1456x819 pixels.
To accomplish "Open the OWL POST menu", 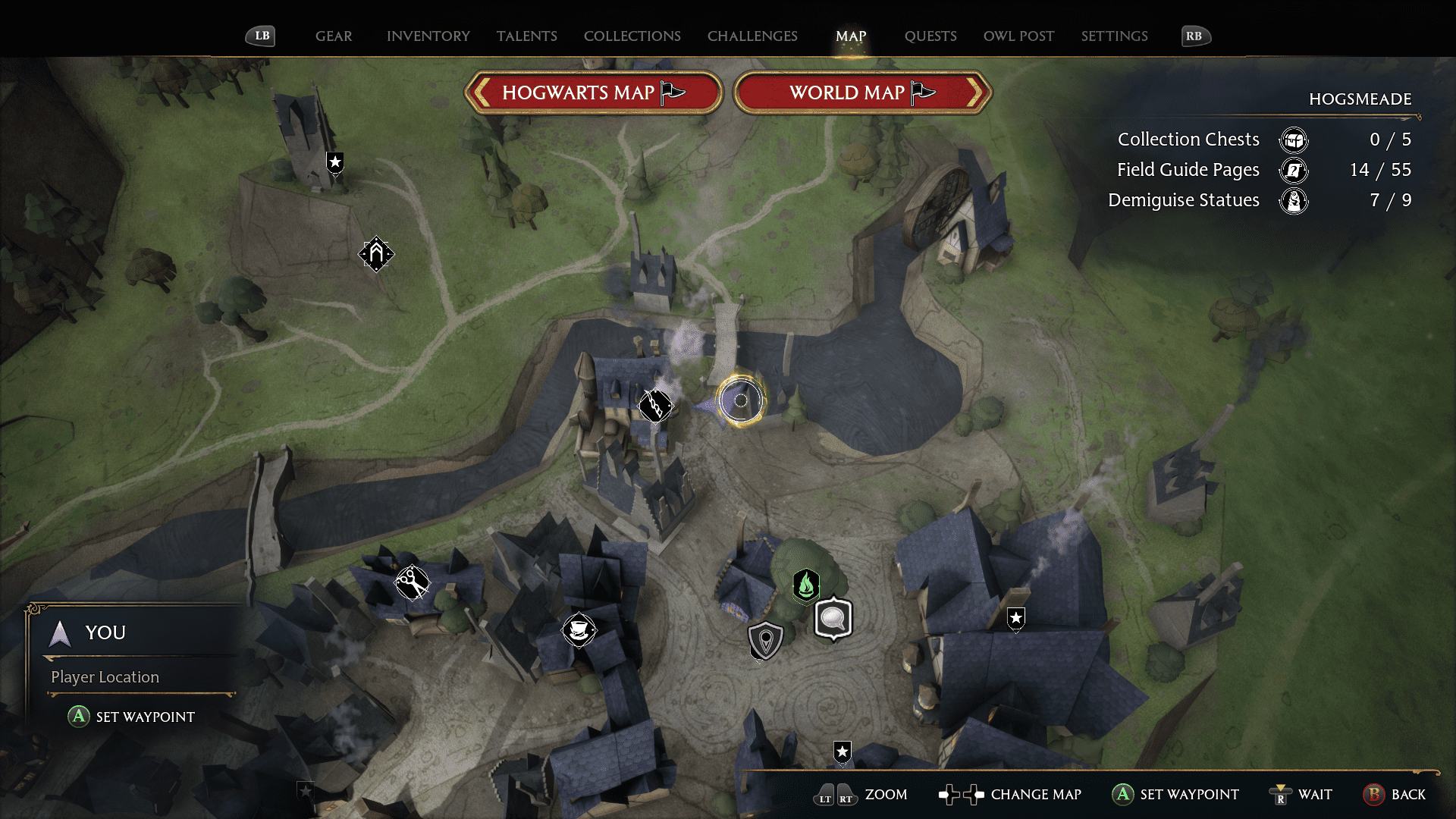I will pos(1018,36).
